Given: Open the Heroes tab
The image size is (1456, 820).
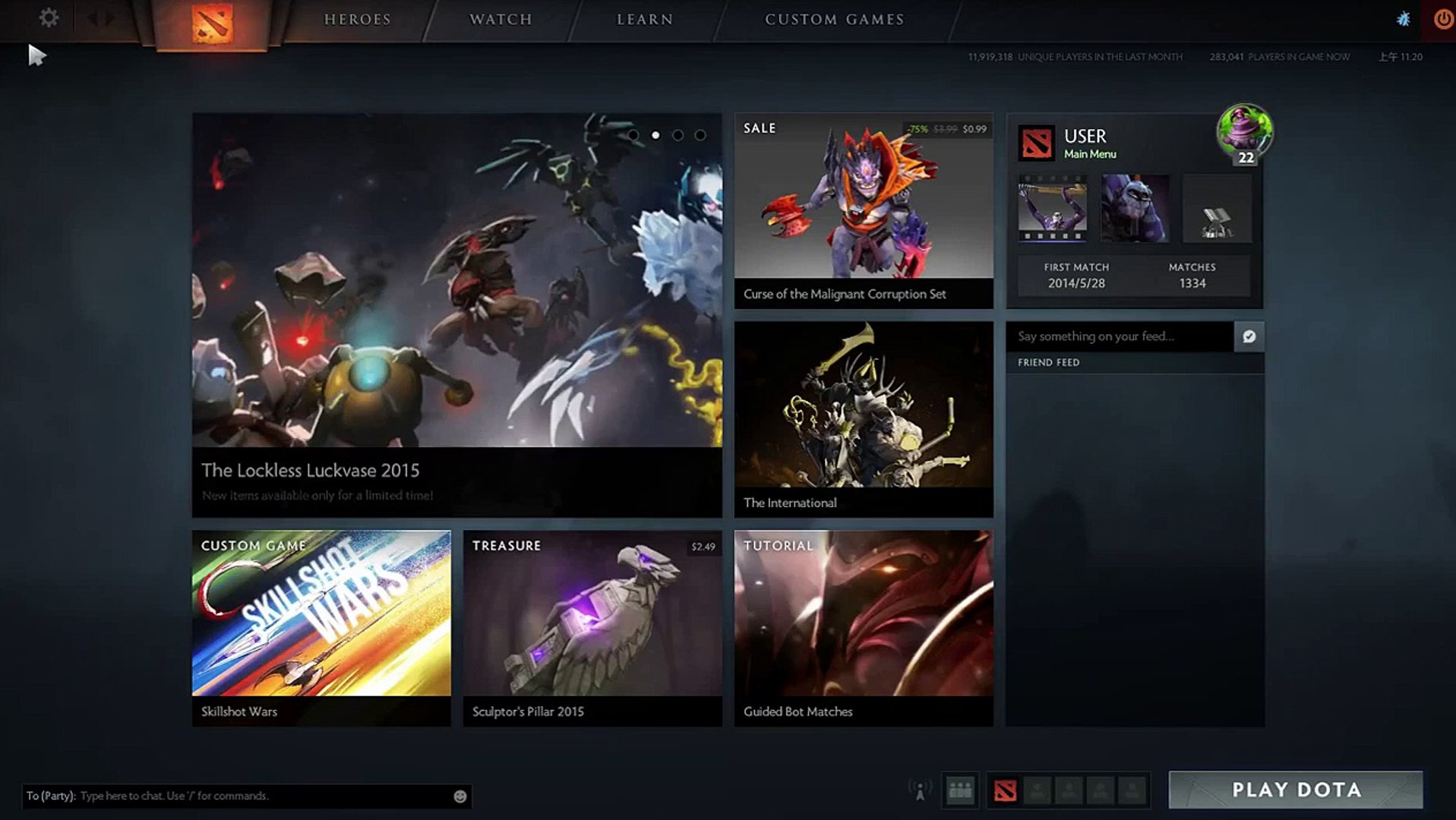Looking at the screenshot, I should (x=358, y=20).
